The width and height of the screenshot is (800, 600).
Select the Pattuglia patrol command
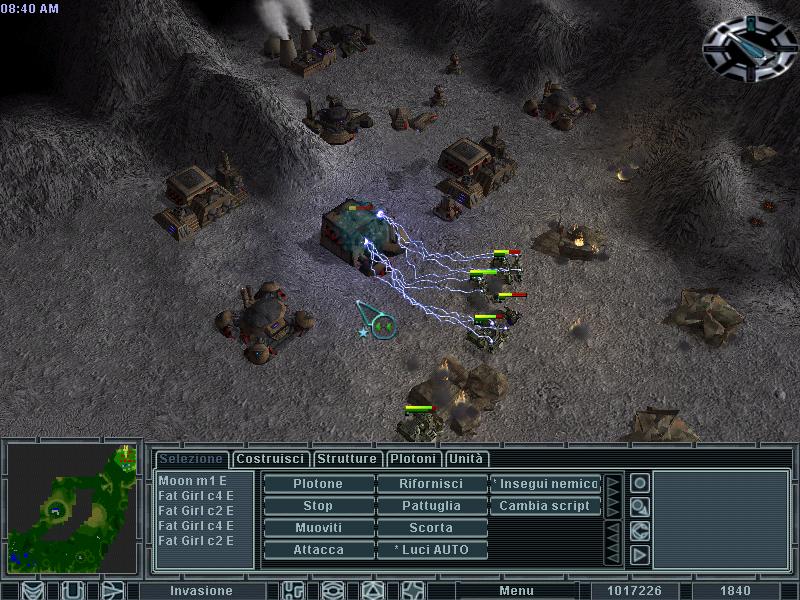(431, 506)
